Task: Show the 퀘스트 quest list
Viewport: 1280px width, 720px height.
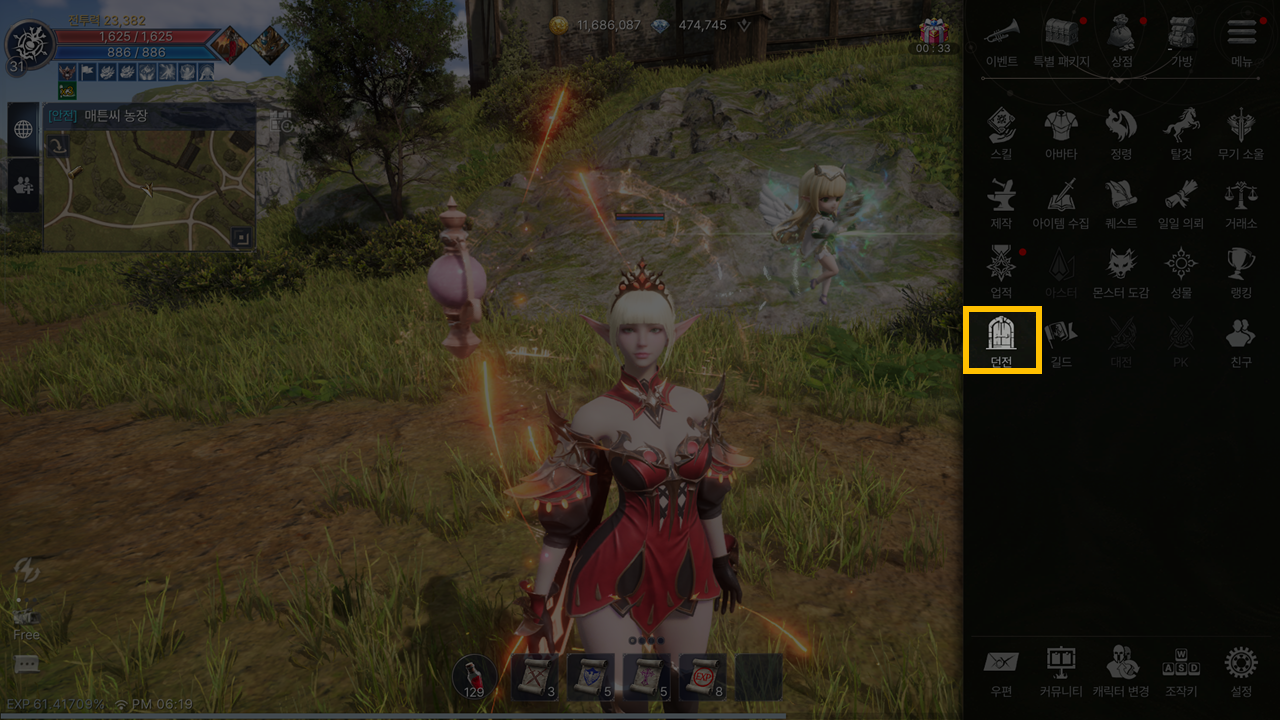Action: (x=1121, y=203)
